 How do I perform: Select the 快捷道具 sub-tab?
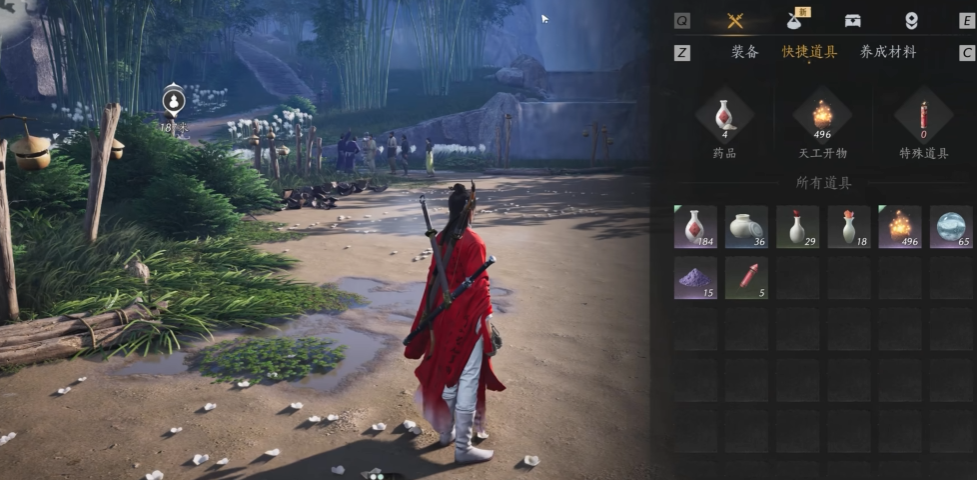coord(809,52)
